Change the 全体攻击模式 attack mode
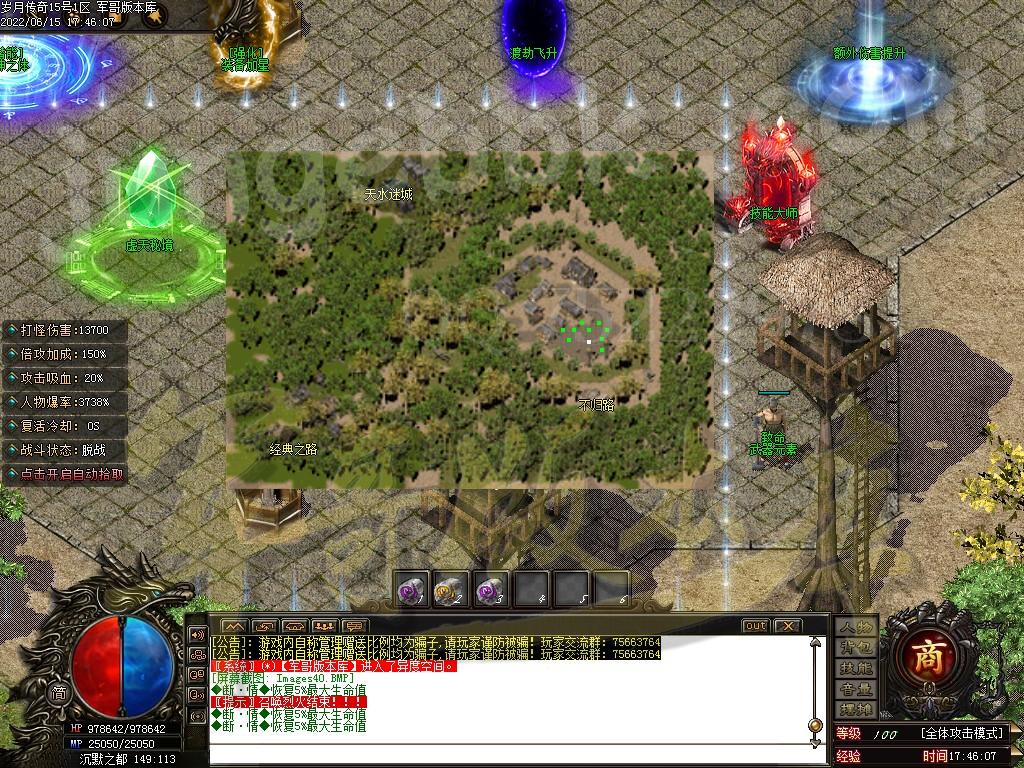 click(x=961, y=734)
